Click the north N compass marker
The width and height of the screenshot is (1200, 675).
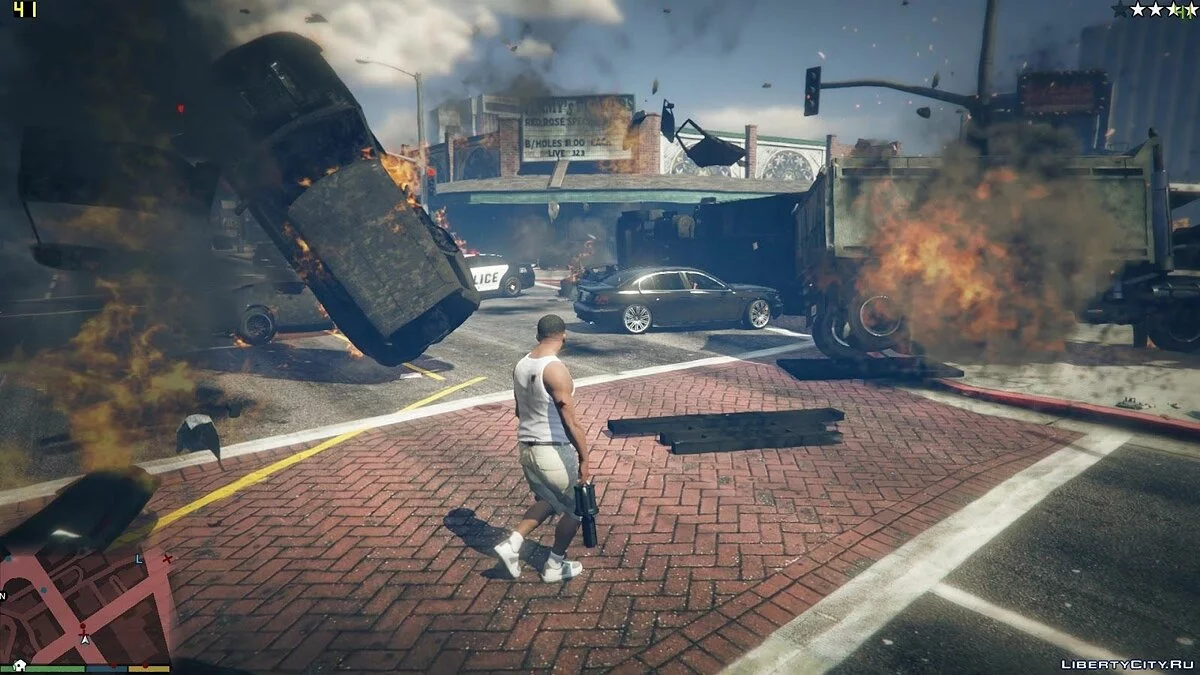(4, 596)
